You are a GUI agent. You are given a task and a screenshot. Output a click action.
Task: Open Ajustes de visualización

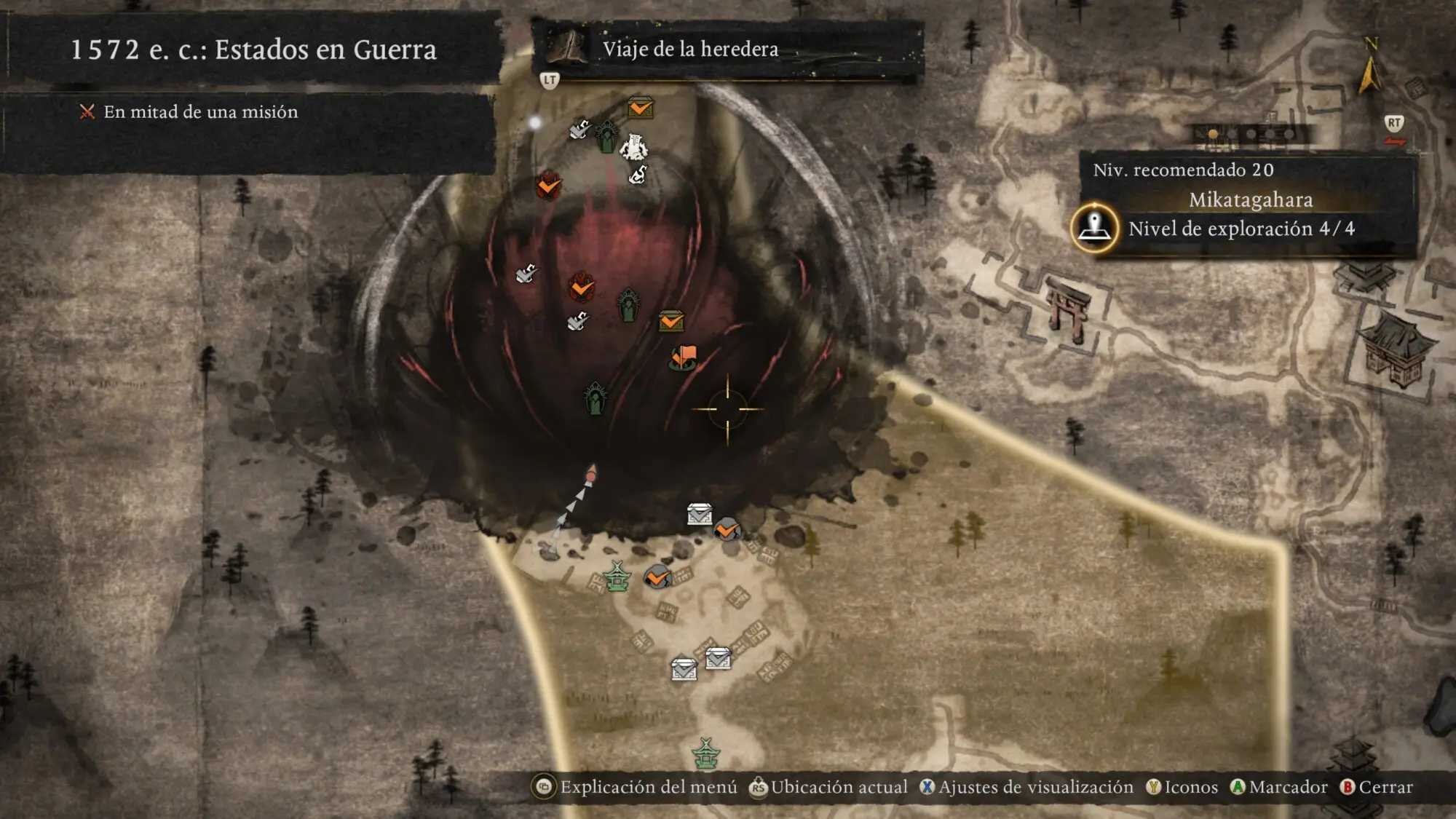(1026, 787)
